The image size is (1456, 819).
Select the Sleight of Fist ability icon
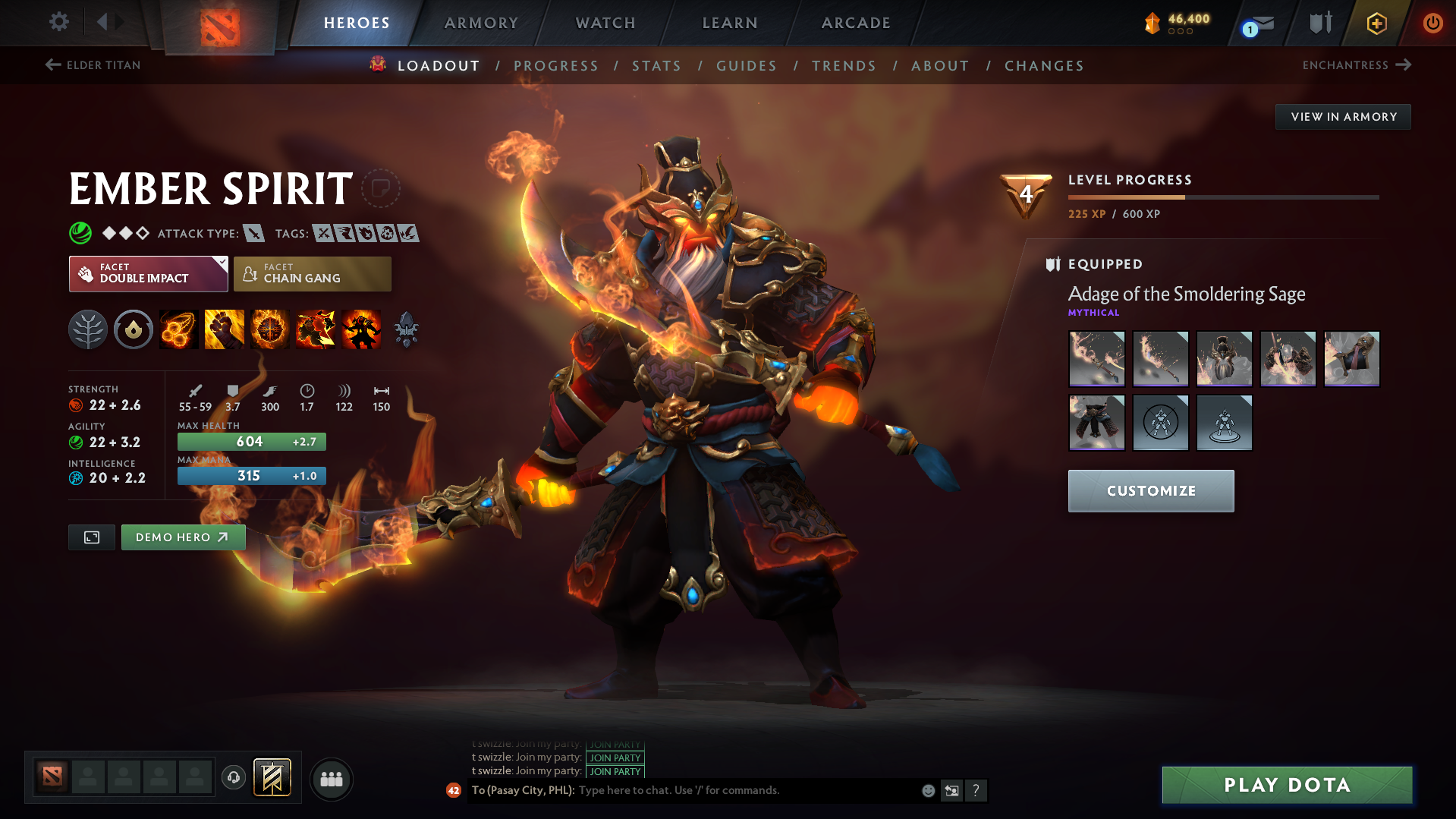[x=224, y=329]
